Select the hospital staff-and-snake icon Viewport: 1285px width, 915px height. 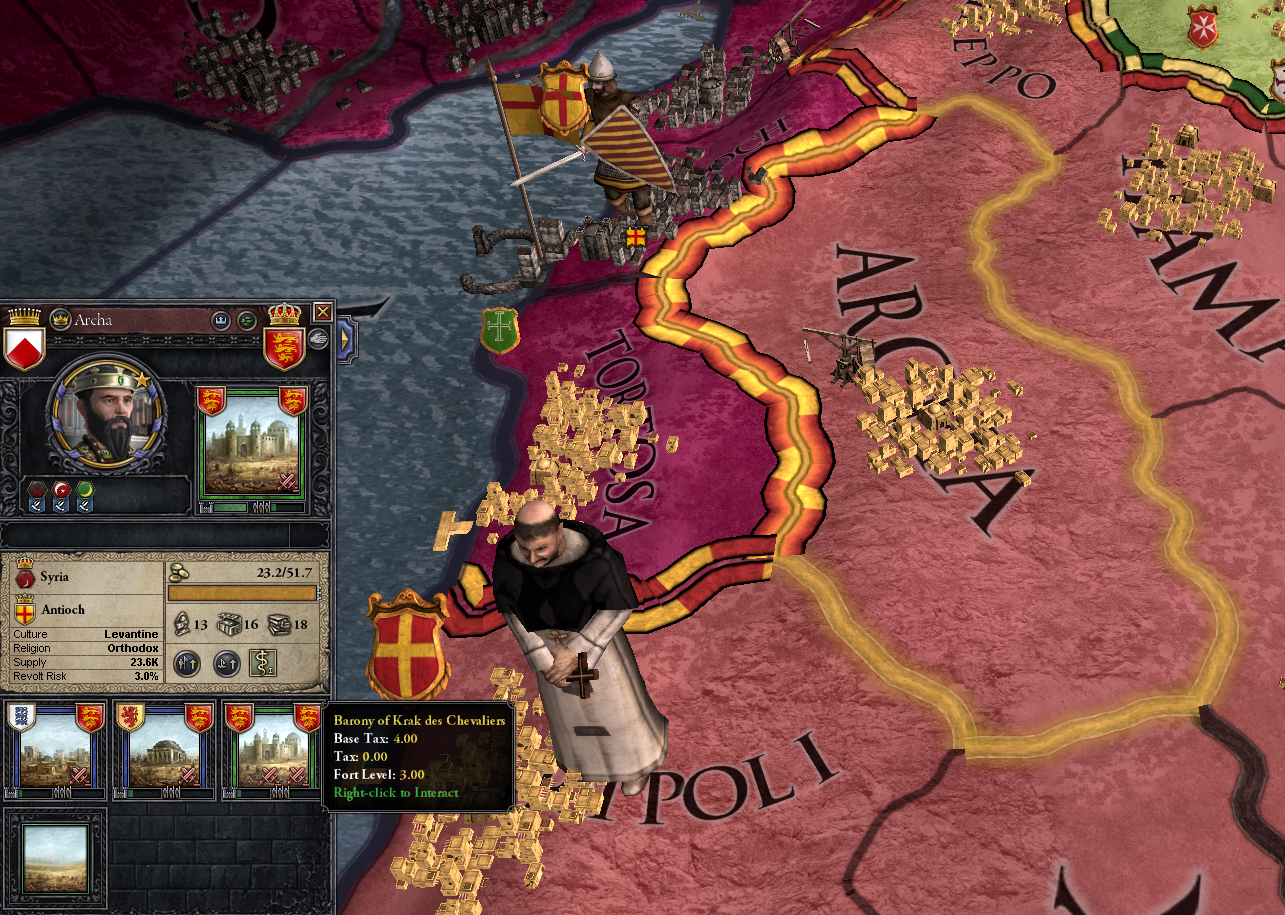click(x=263, y=663)
